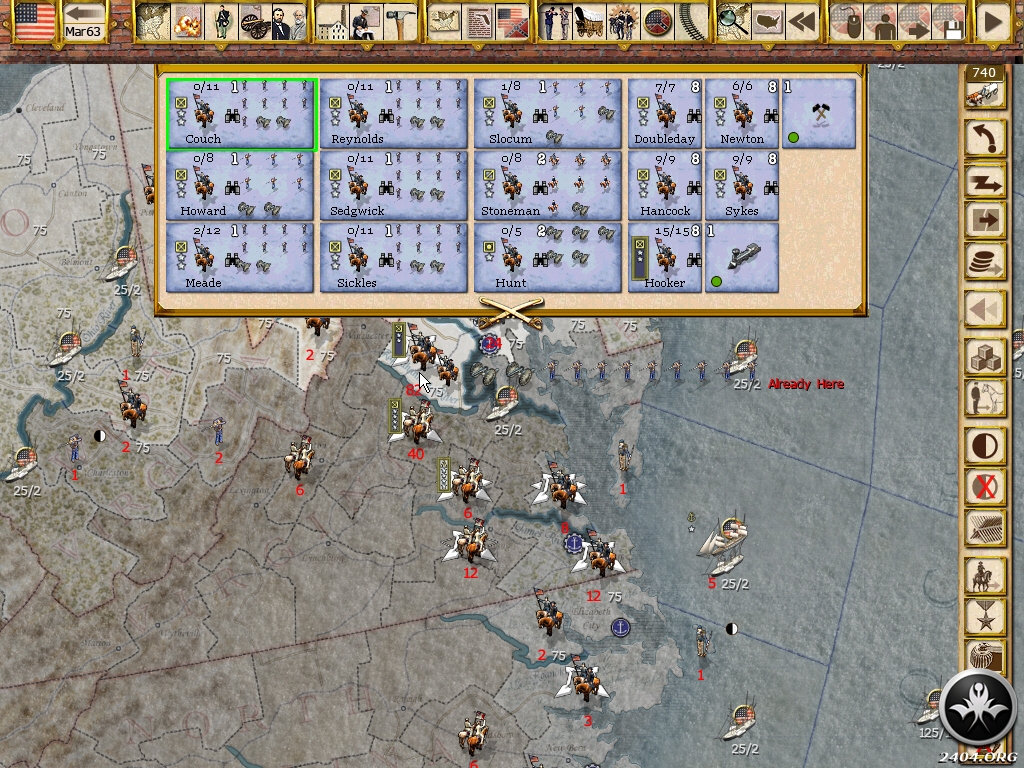
Task: Select Hooker's army commander card
Action: click(x=665, y=258)
